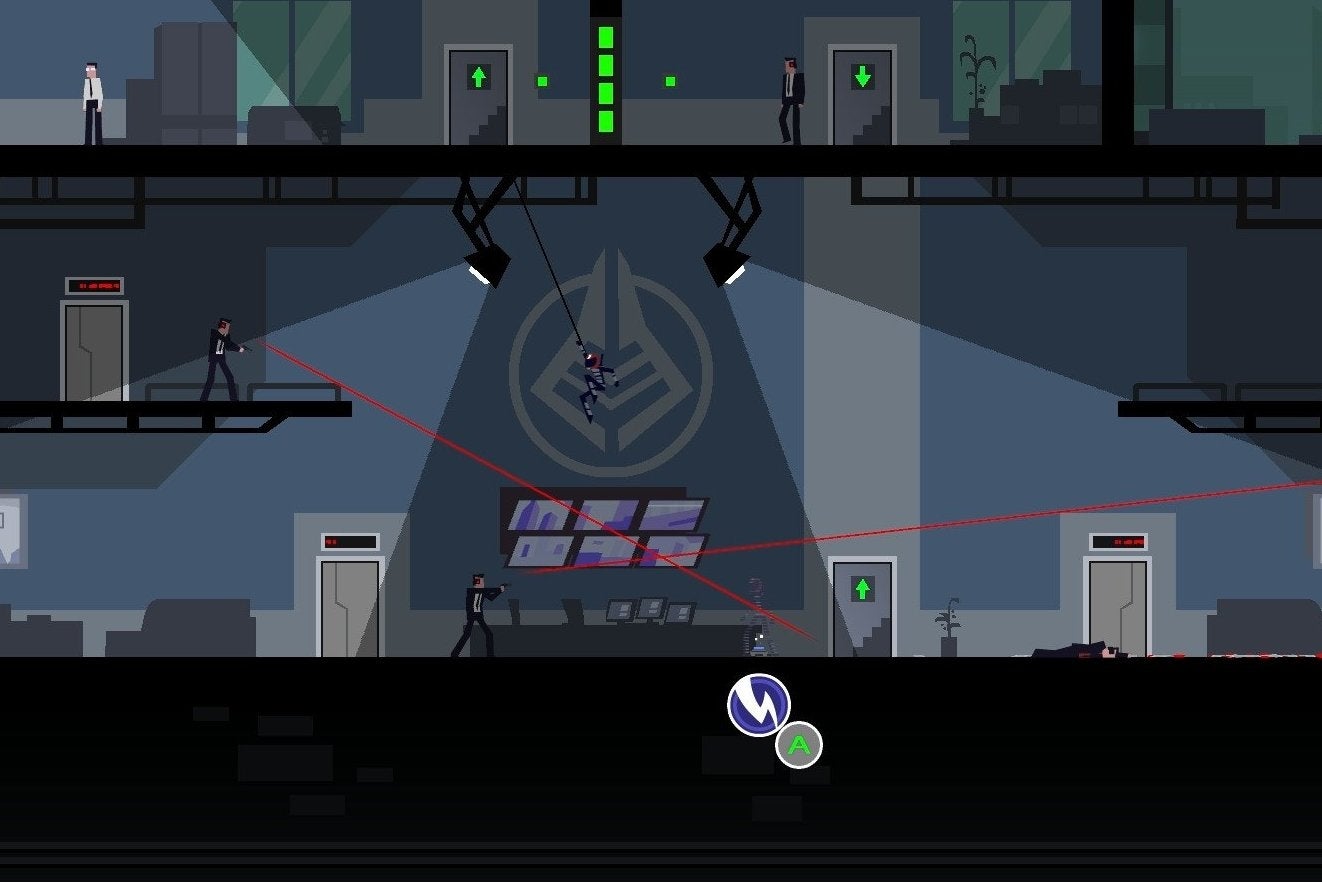
Task: Click the guard aiming the red laser
Action: pyautogui.click(x=220, y=360)
